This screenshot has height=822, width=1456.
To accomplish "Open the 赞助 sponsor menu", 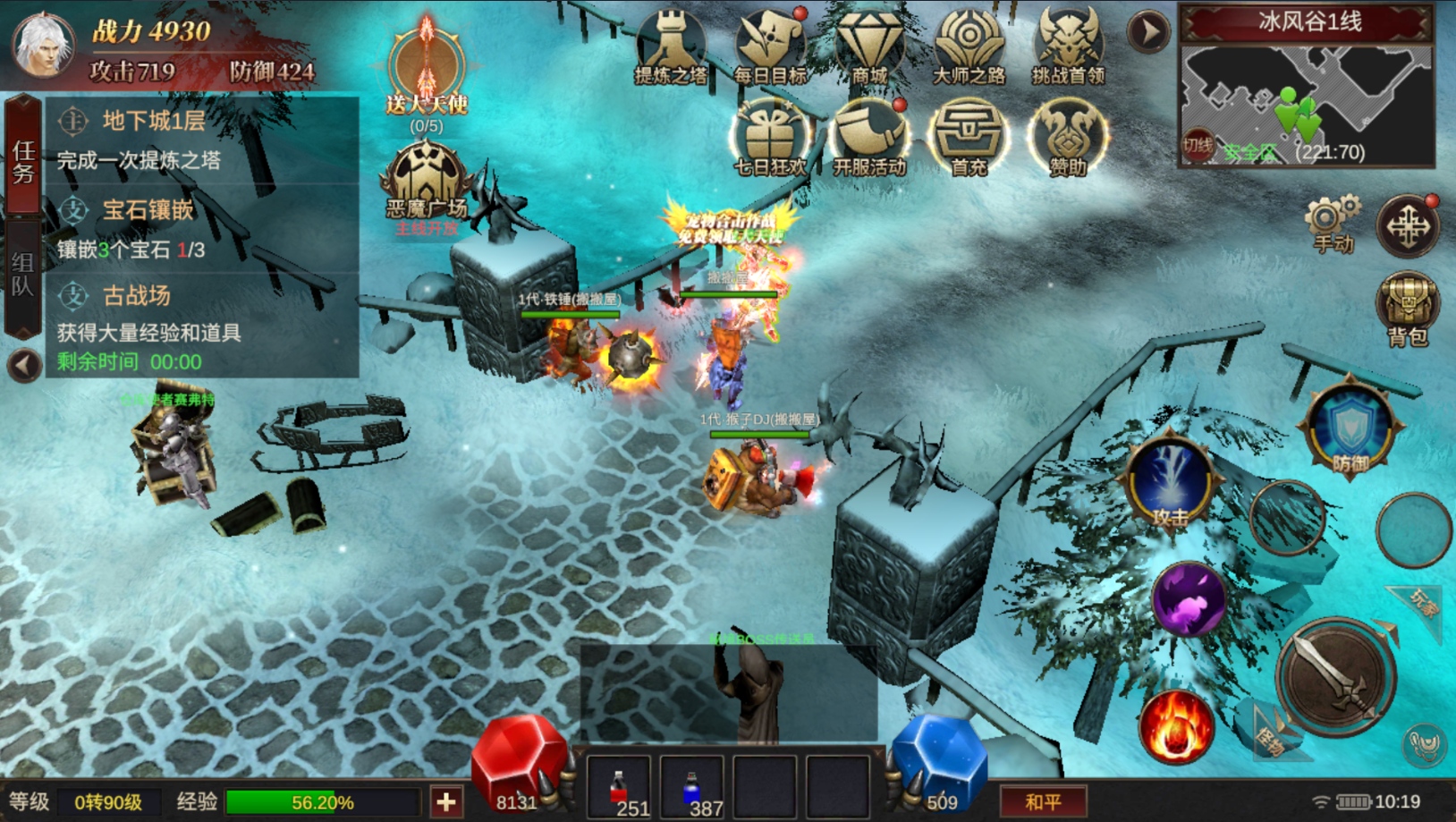I will [x=1068, y=136].
